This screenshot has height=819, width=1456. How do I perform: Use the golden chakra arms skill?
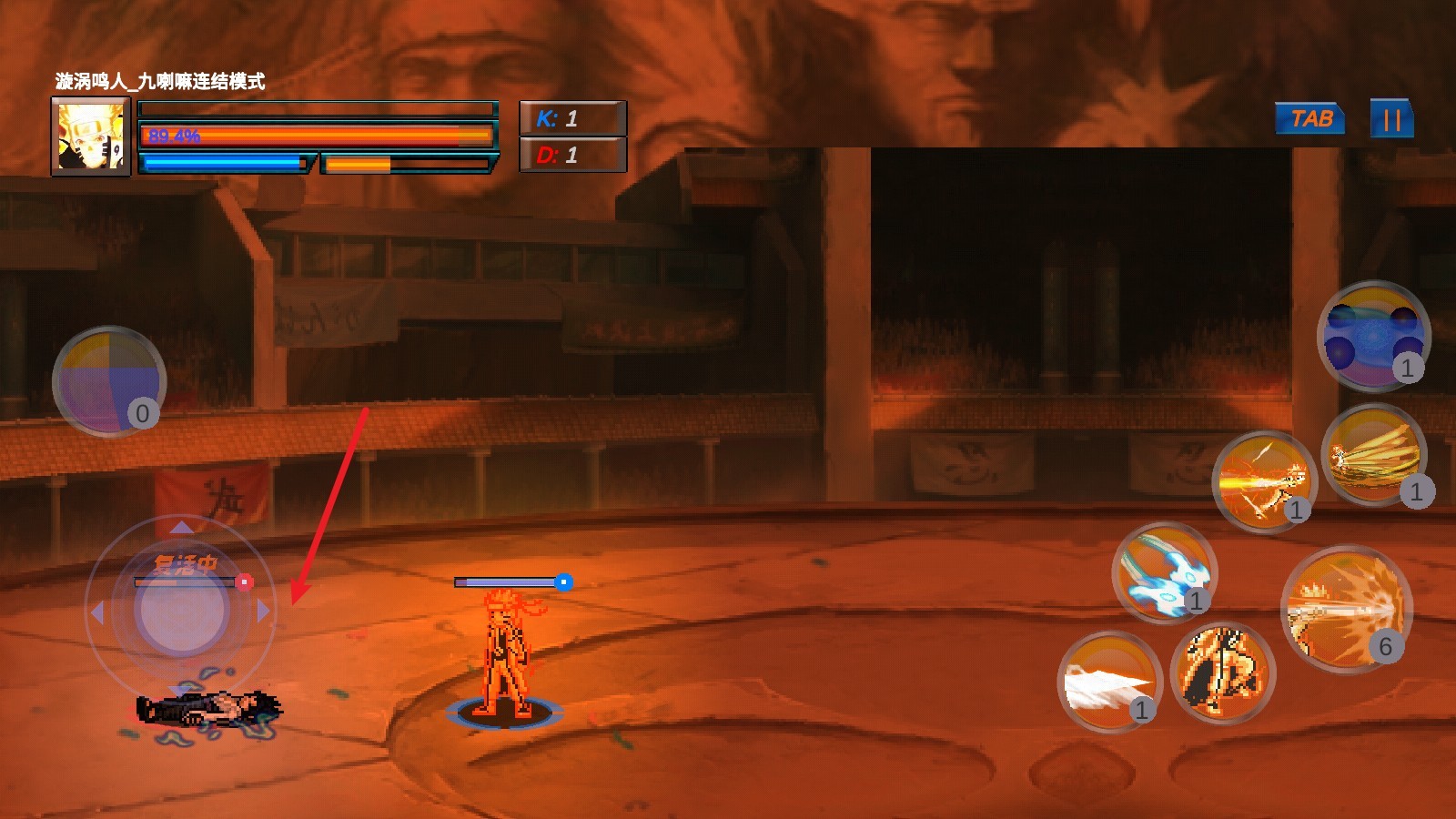pos(1372,455)
